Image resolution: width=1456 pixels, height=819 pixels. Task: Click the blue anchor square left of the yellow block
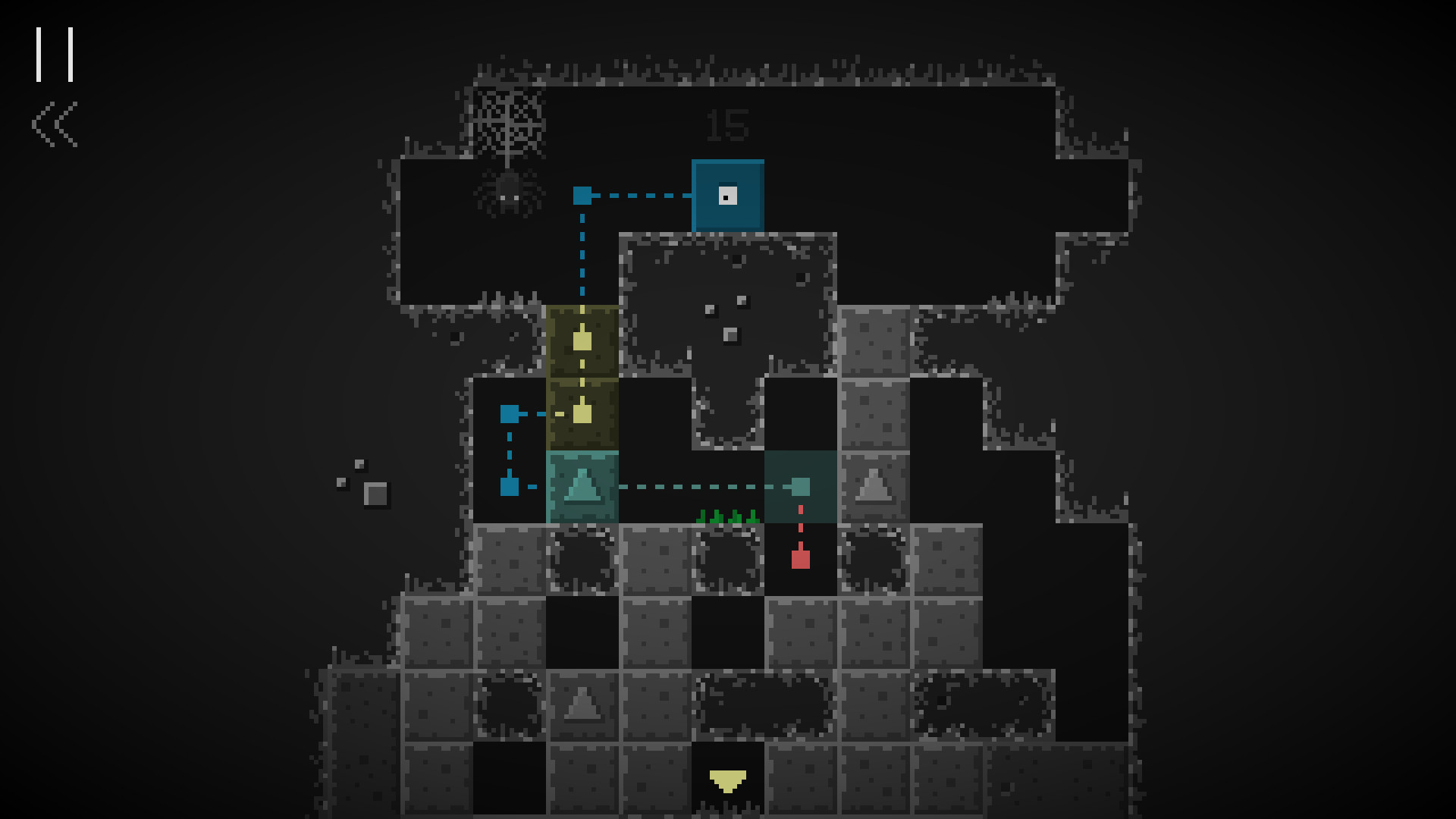pos(509,413)
